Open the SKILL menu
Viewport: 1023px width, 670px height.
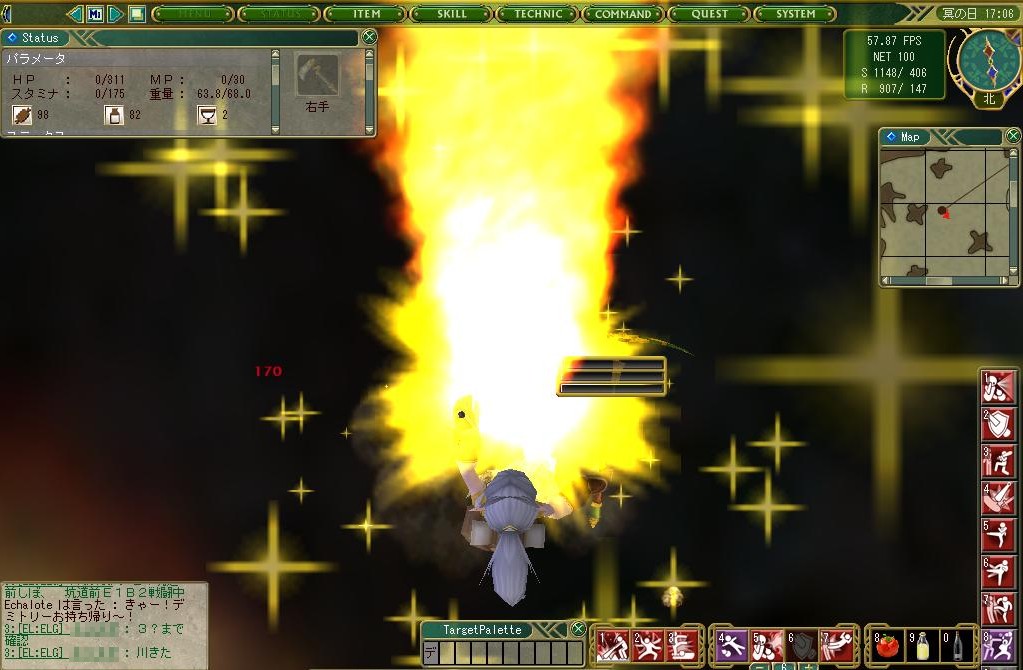point(452,14)
